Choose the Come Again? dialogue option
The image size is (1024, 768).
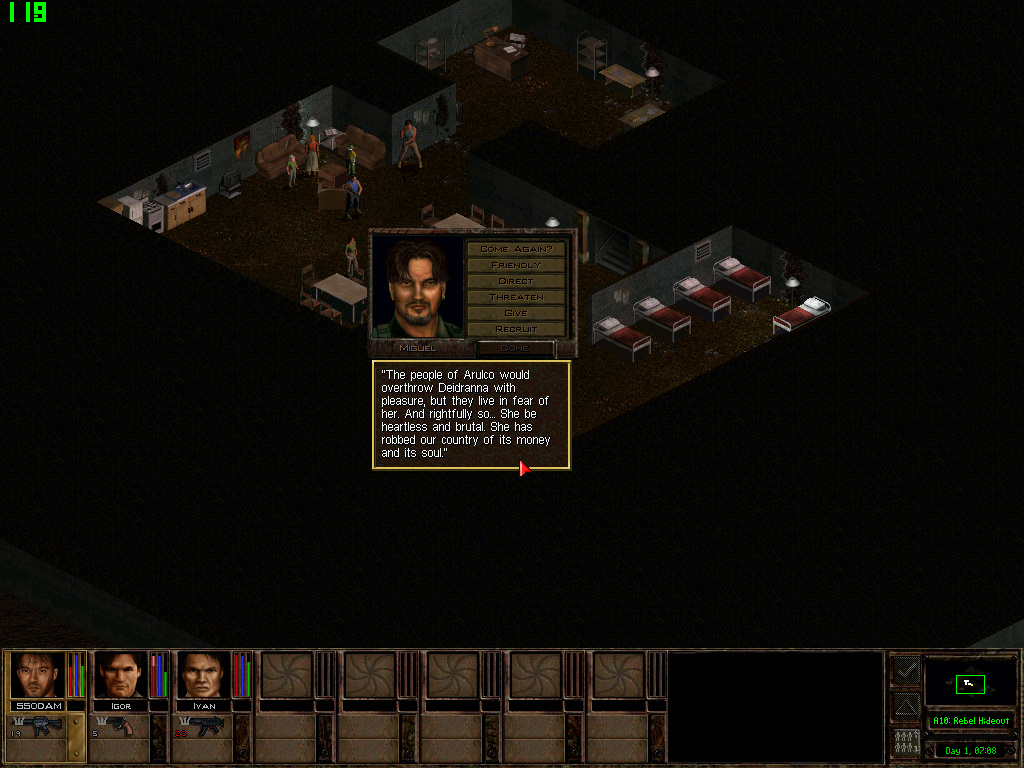click(x=516, y=248)
